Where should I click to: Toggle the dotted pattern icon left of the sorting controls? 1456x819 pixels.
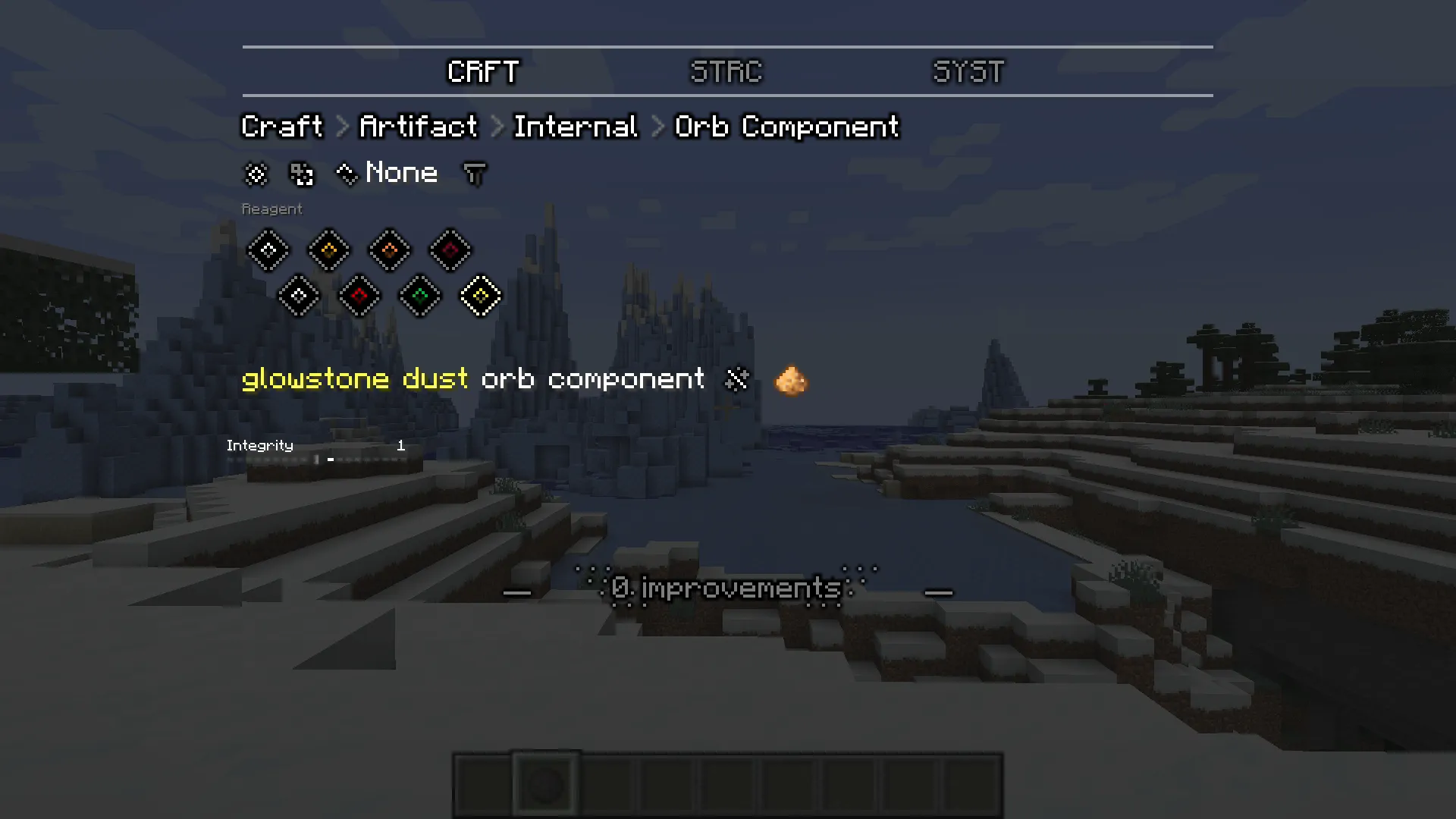256,174
